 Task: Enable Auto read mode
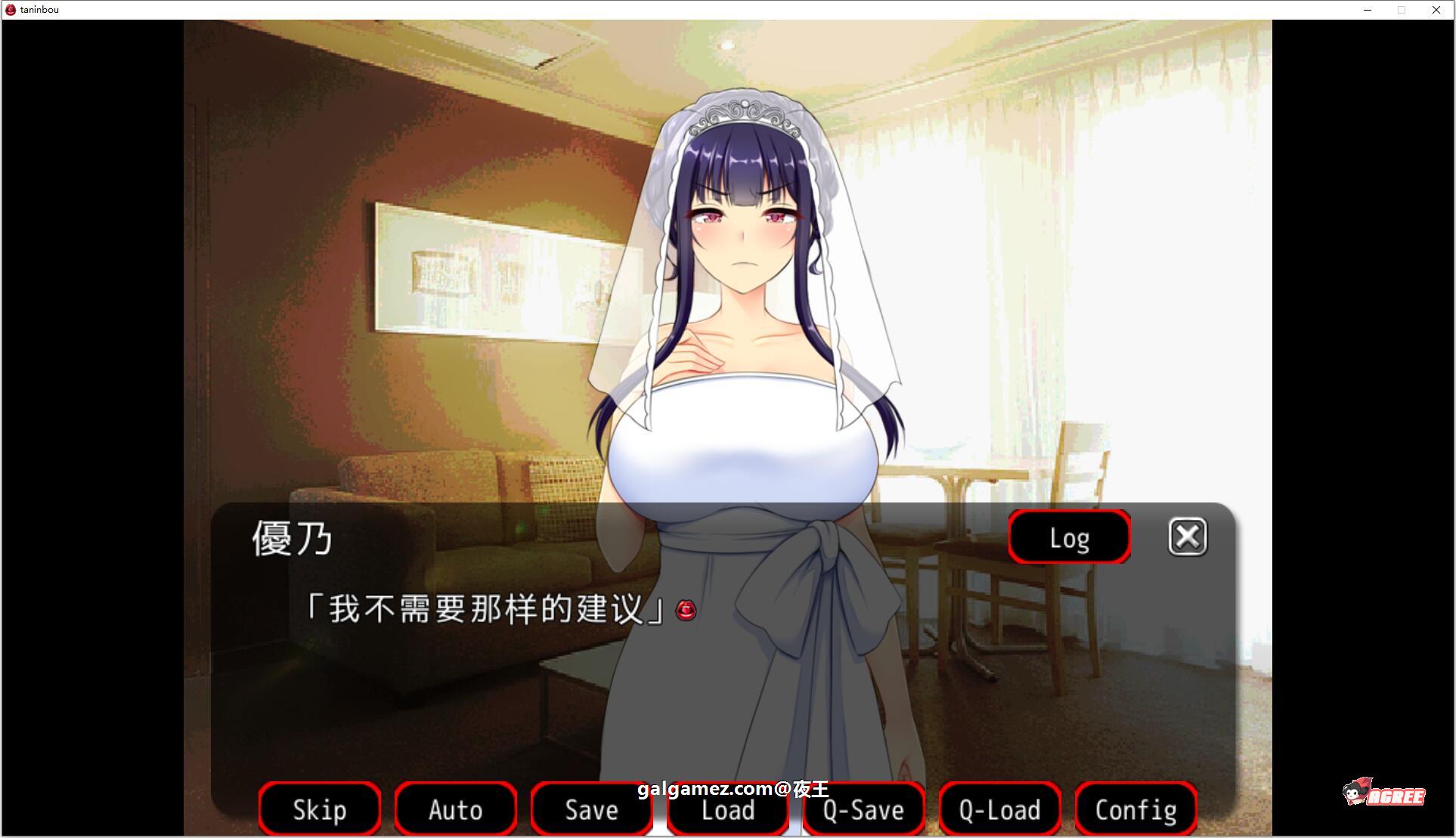click(455, 809)
